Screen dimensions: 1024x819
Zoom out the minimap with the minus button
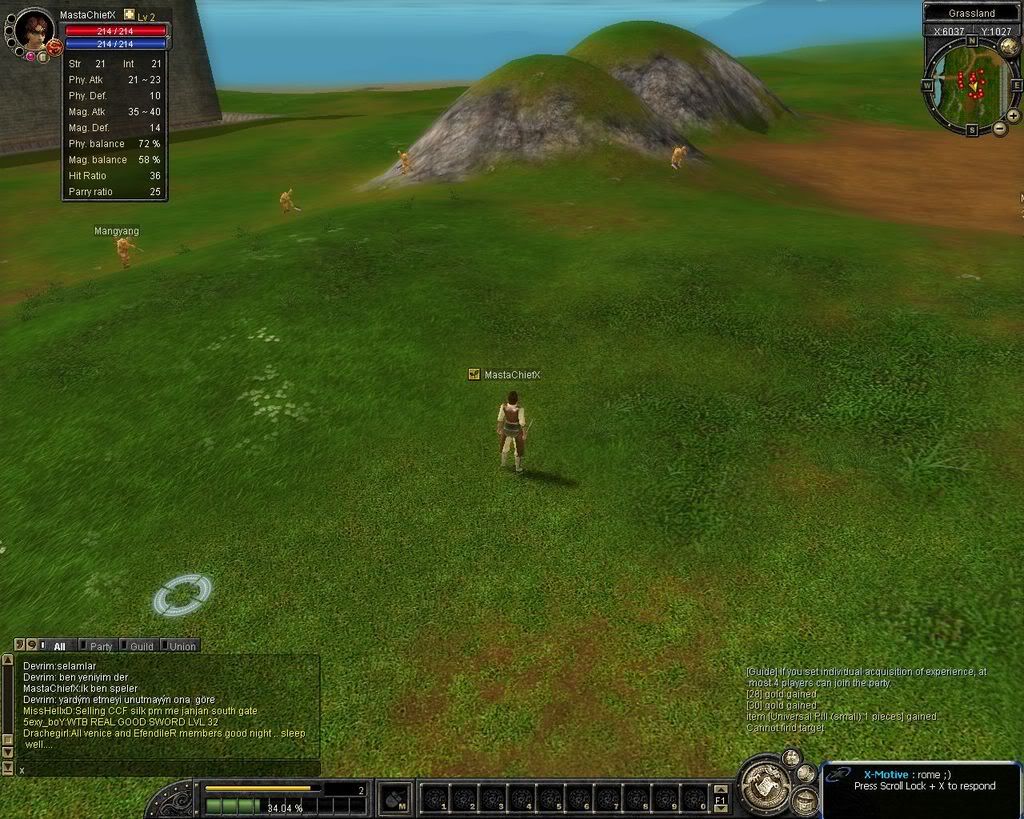1000,129
